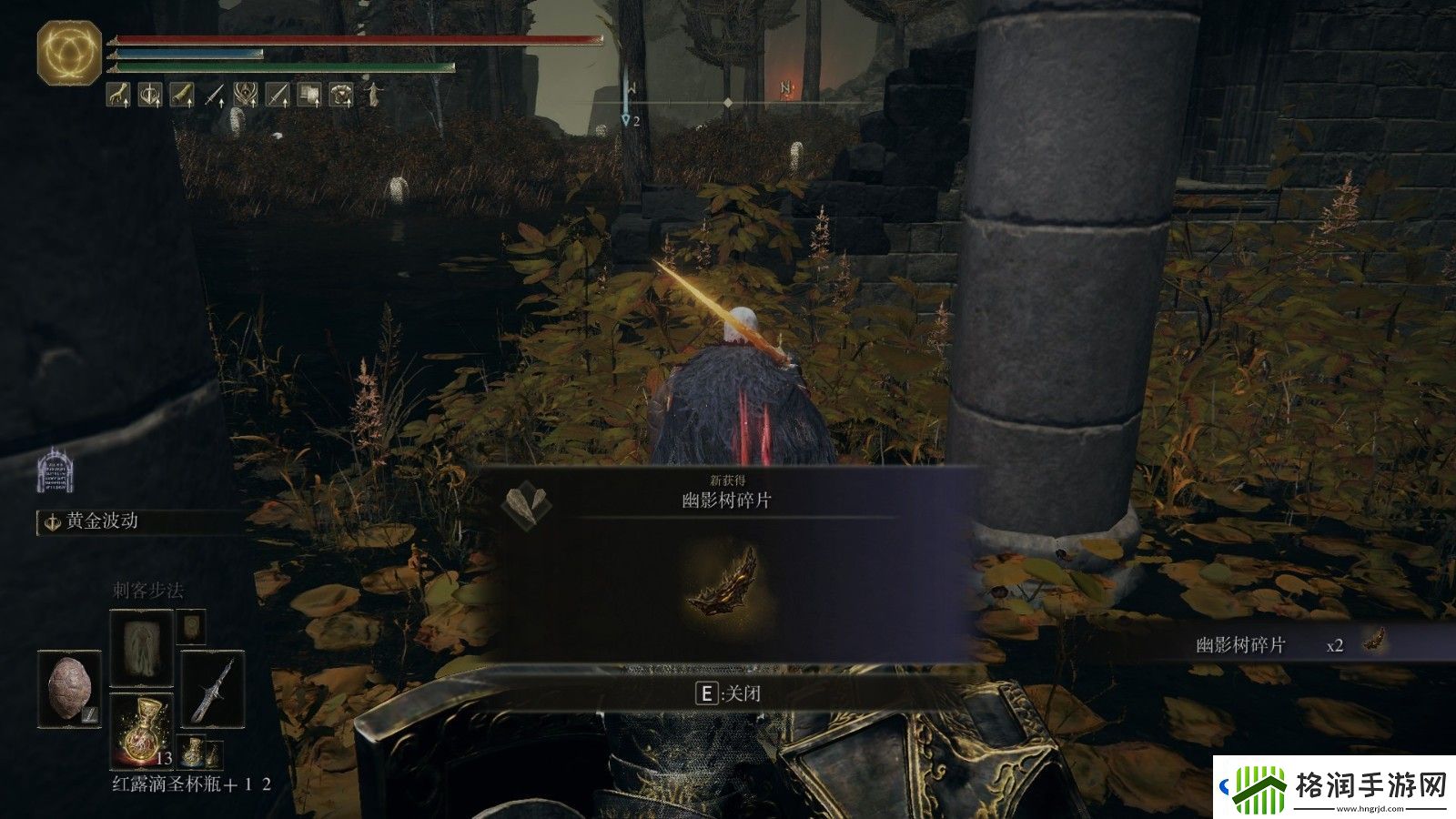
Task: Select the 黄金波动 weapon skill label
Action: pos(102,521)
